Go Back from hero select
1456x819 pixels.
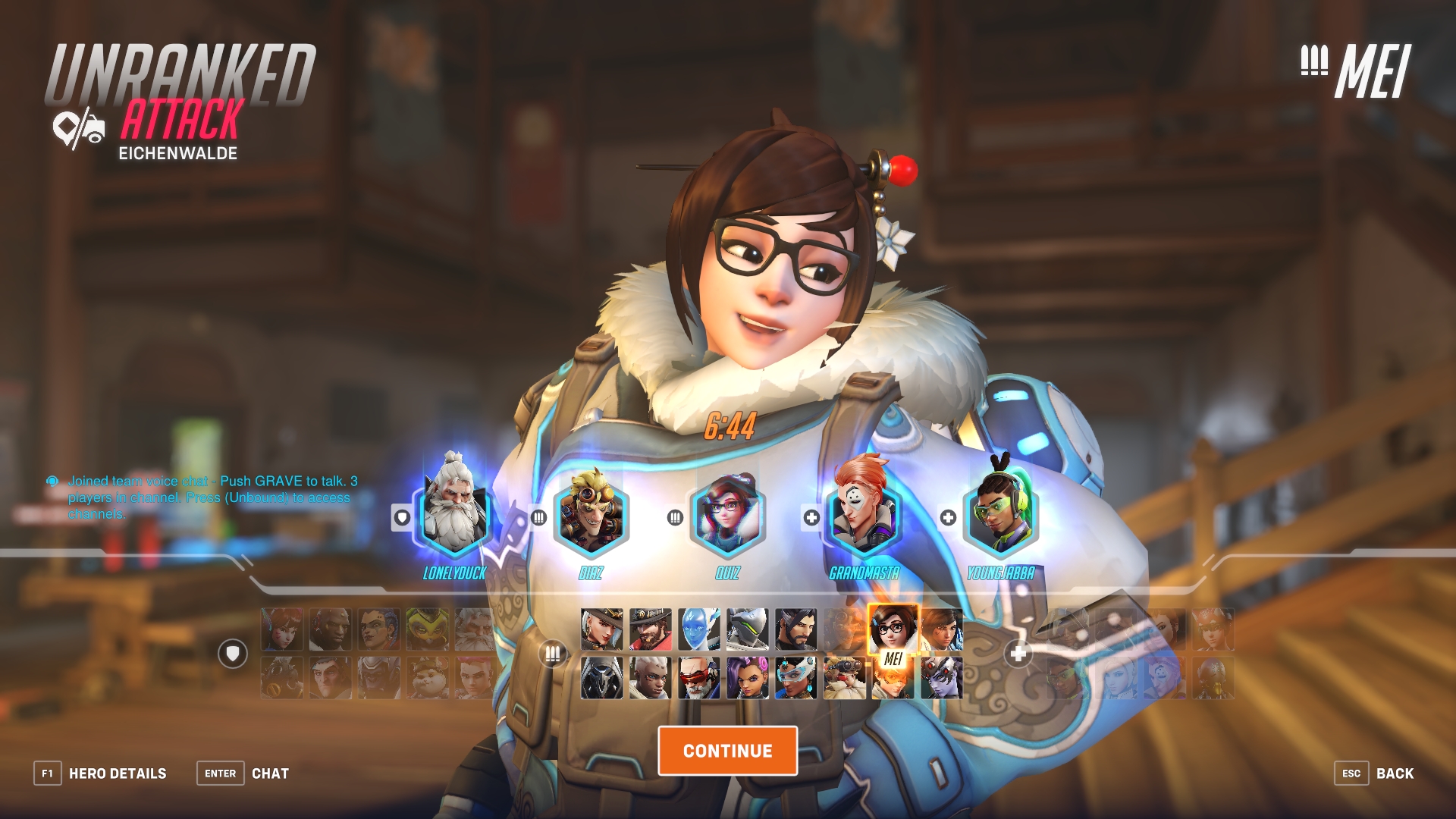(1374, 773)
